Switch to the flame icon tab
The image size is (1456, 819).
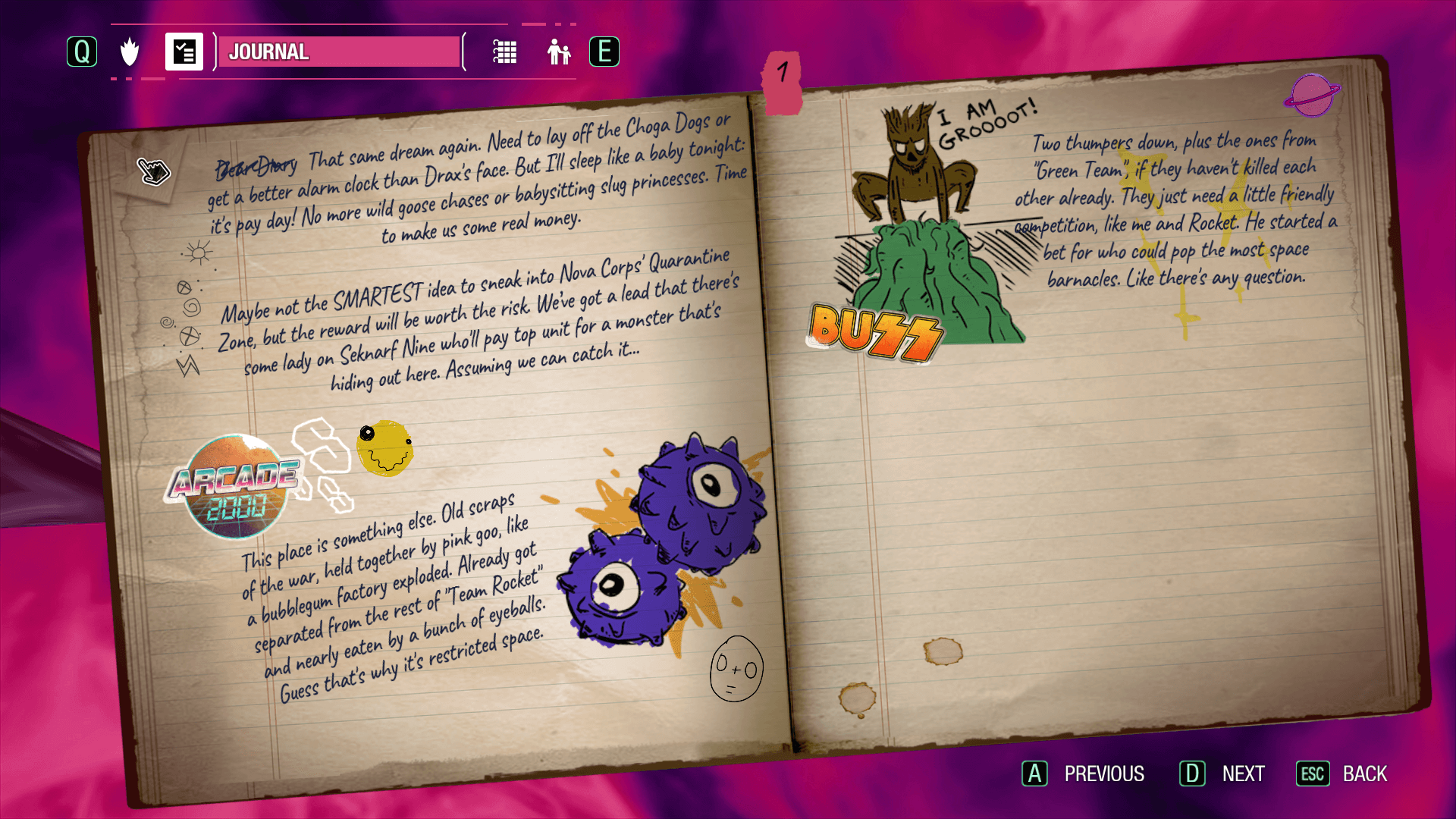click(x=130, y=52)
